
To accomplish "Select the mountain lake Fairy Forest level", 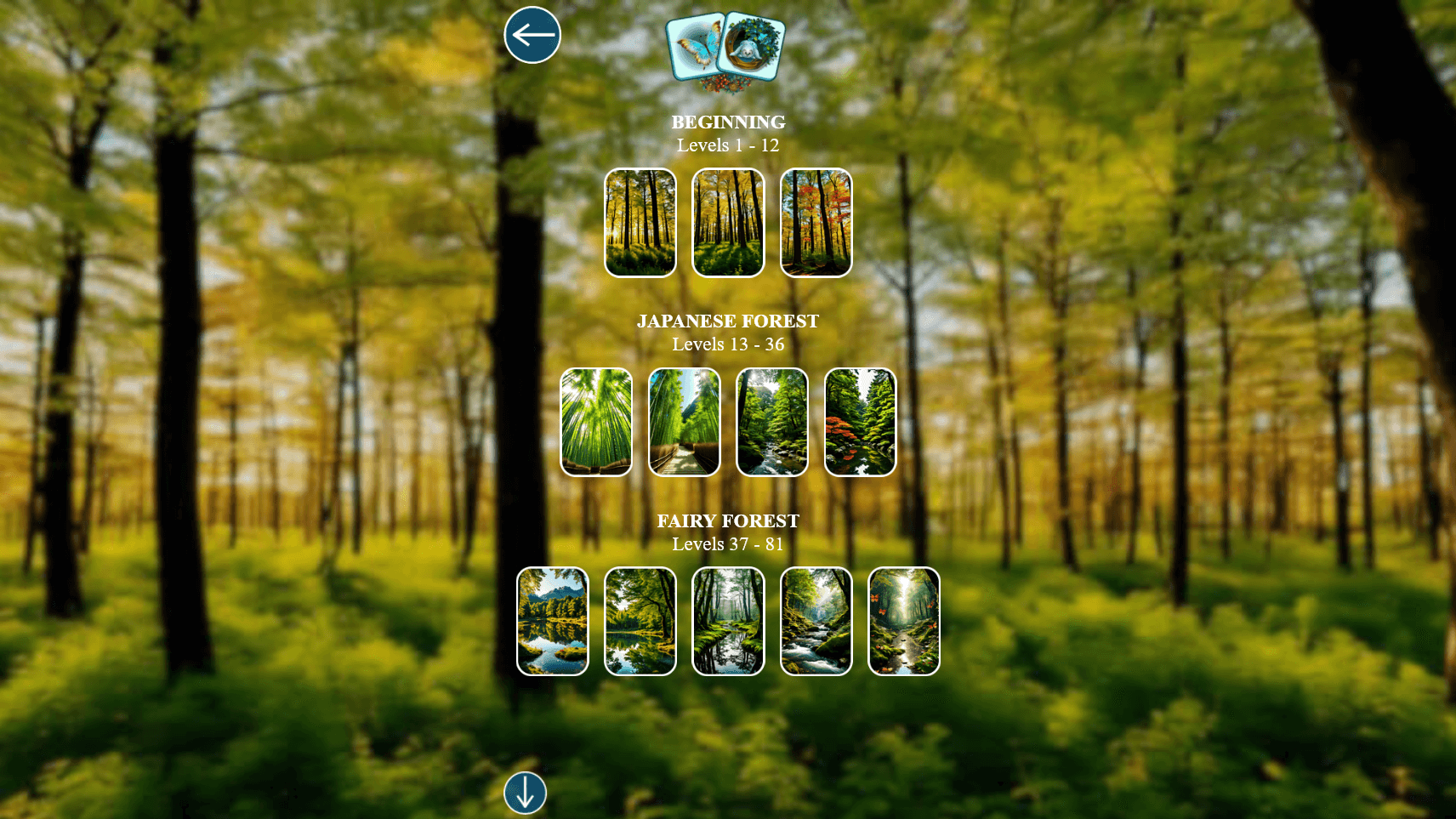I will tap(552, 621).
